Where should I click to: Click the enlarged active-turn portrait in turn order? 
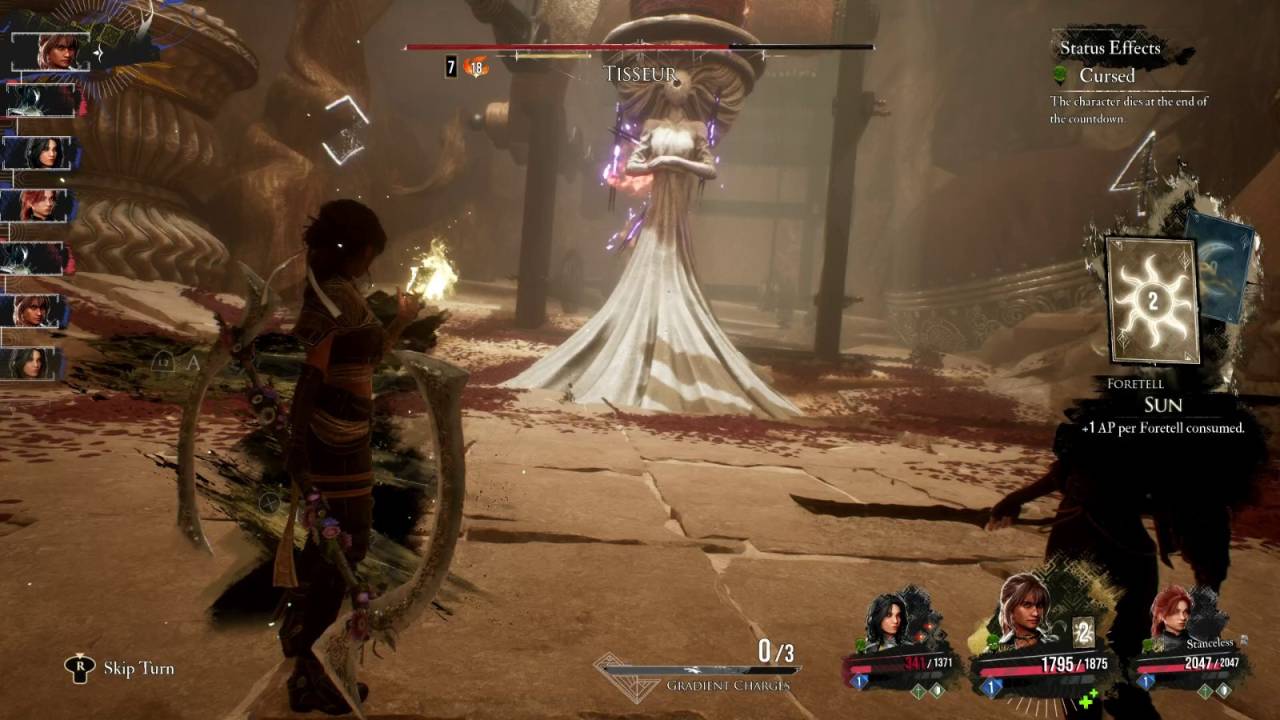point(56,50)
